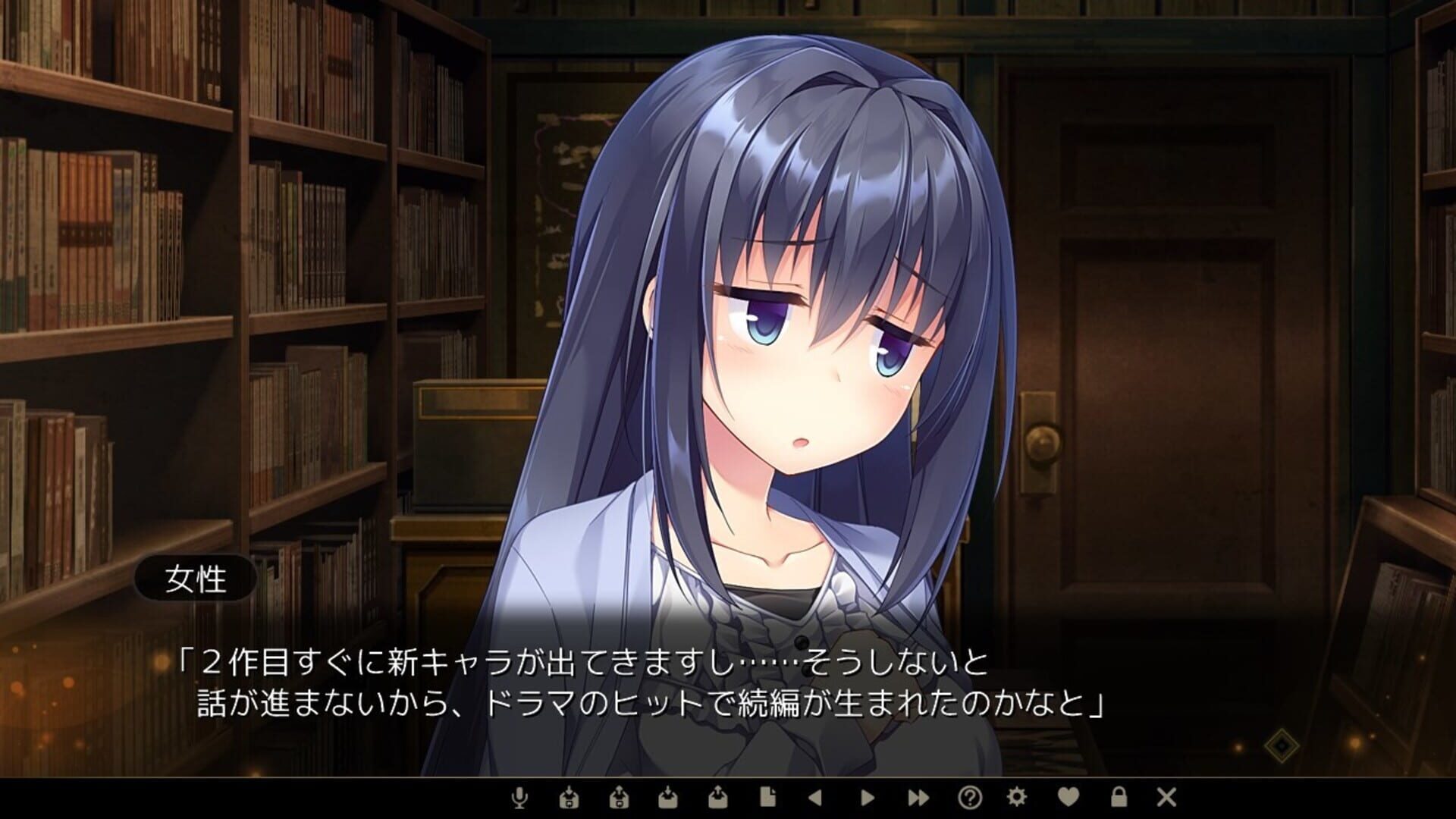1456x819 pixels.
Task: Quit the dialogue using the X icon
Action: coord(1166,798)
